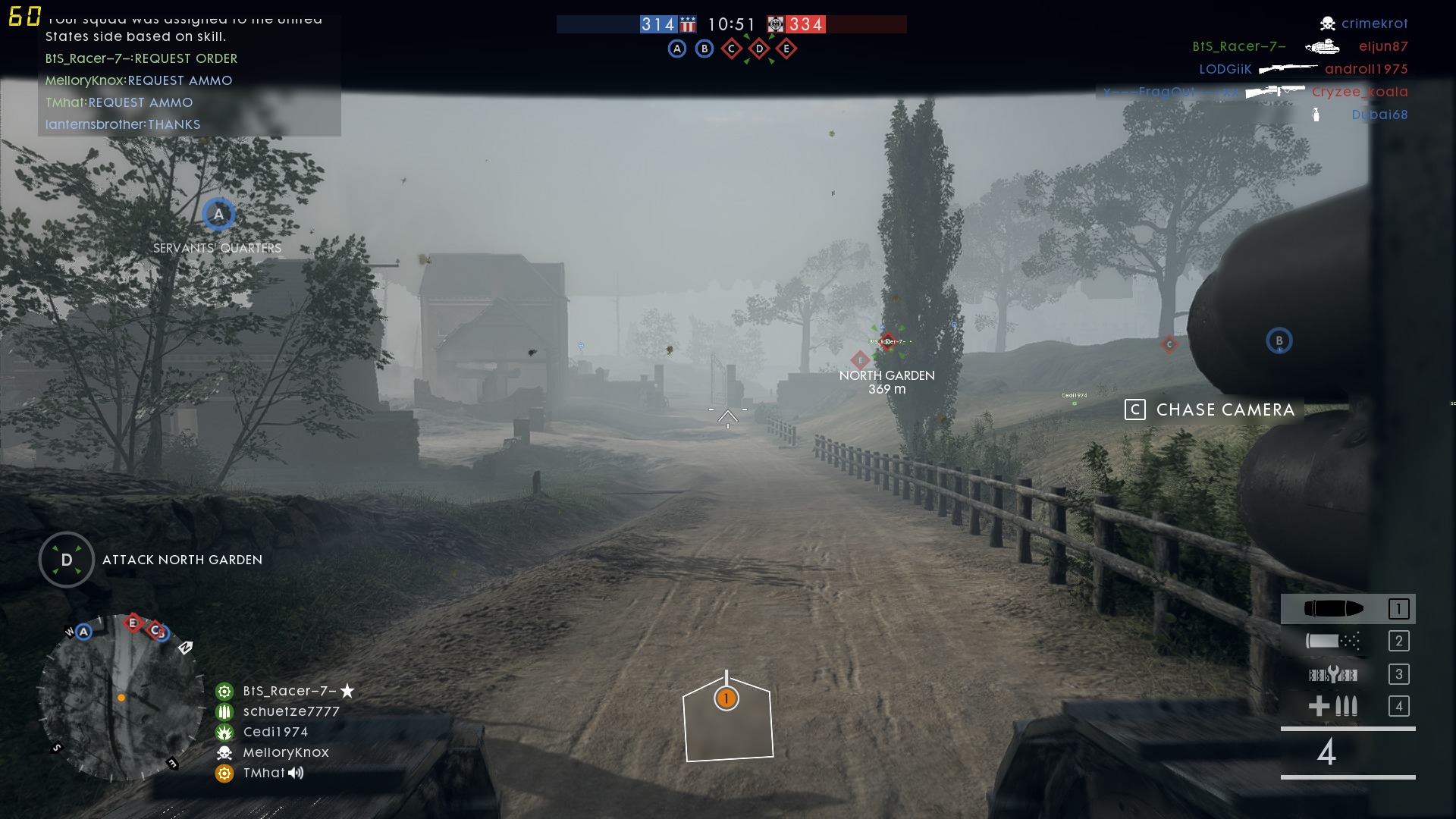Select MelloryKnox in the squad list

click(x=286, y=752)
